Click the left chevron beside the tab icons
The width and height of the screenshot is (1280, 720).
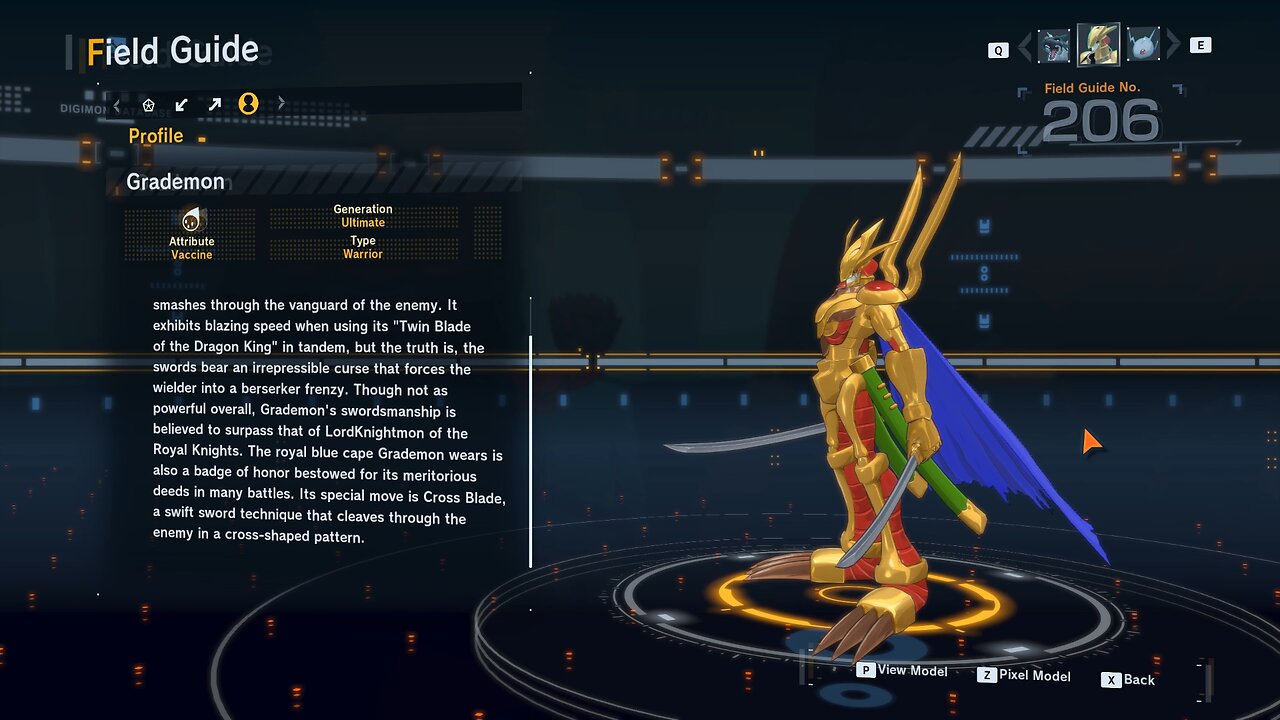click(x=117, y=104)
